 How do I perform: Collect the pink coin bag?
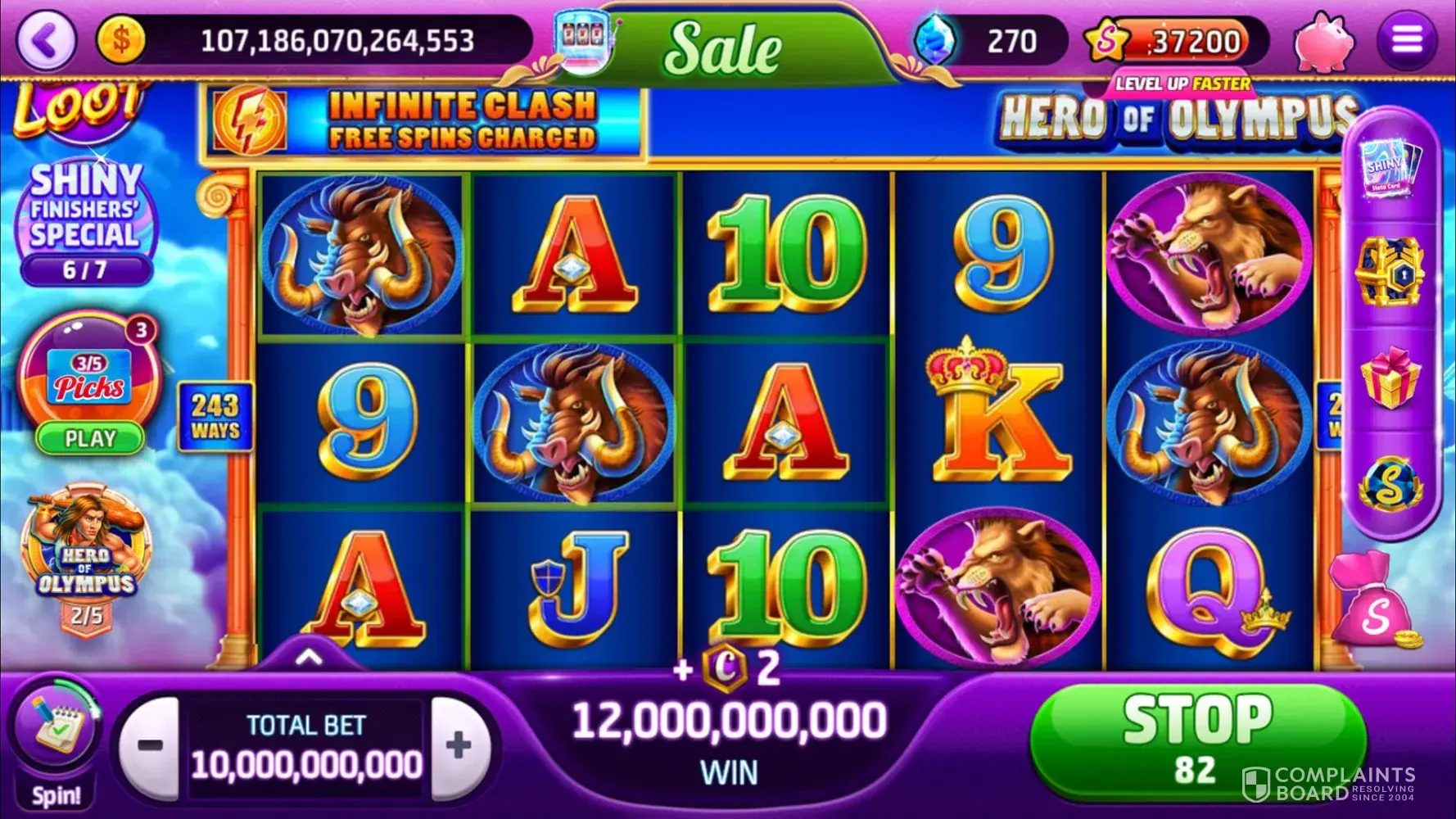point(1374,604)
